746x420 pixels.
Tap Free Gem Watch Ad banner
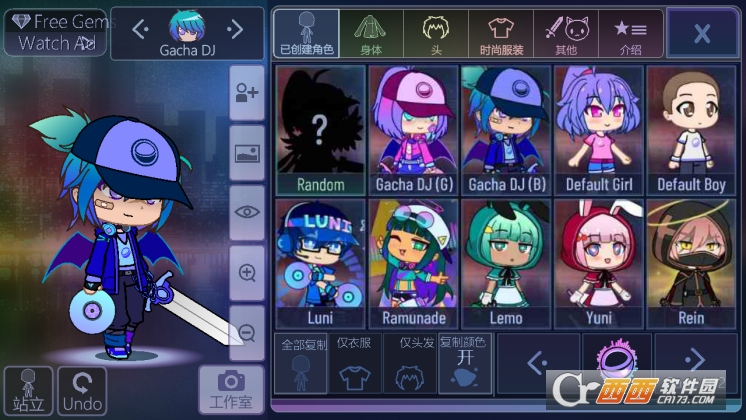point(54,32)
